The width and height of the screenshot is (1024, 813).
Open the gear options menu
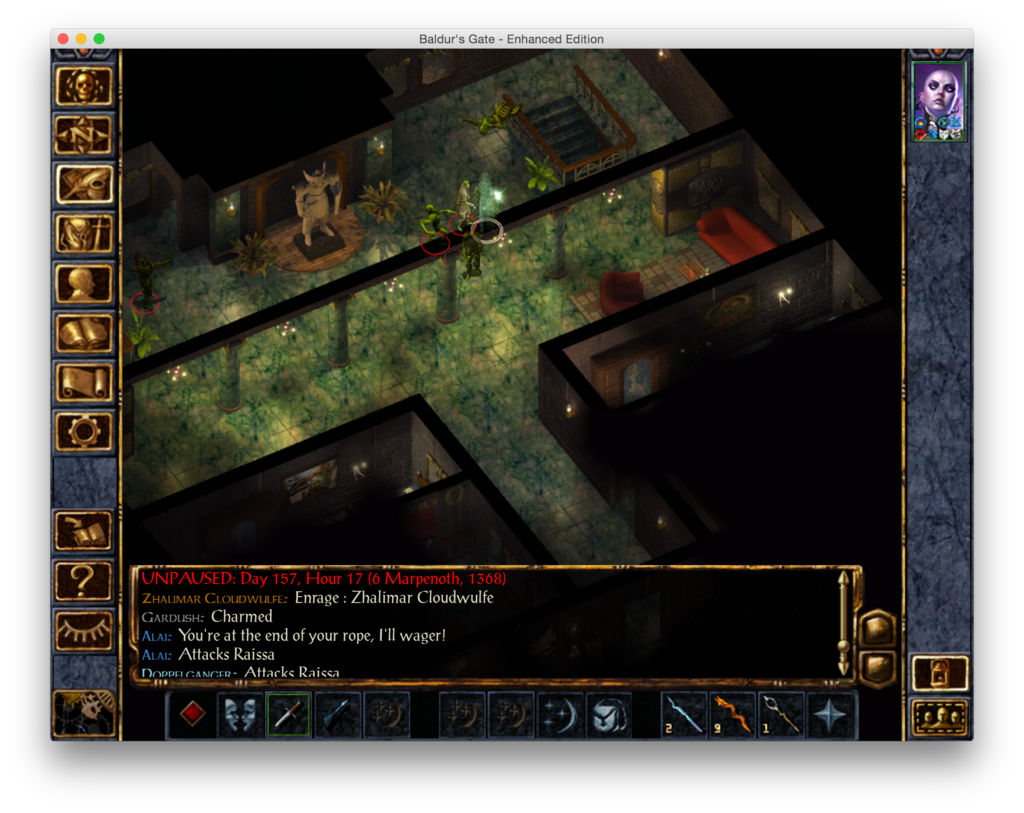point(84,431)
